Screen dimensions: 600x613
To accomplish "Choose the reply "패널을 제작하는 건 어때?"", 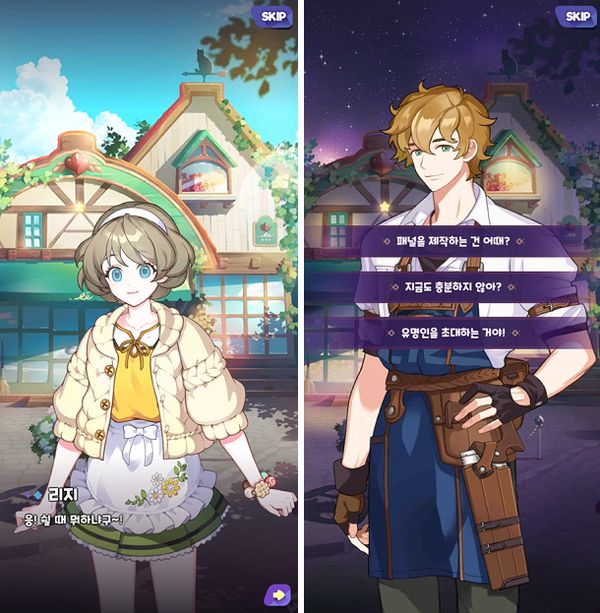I will pos(453,241).
